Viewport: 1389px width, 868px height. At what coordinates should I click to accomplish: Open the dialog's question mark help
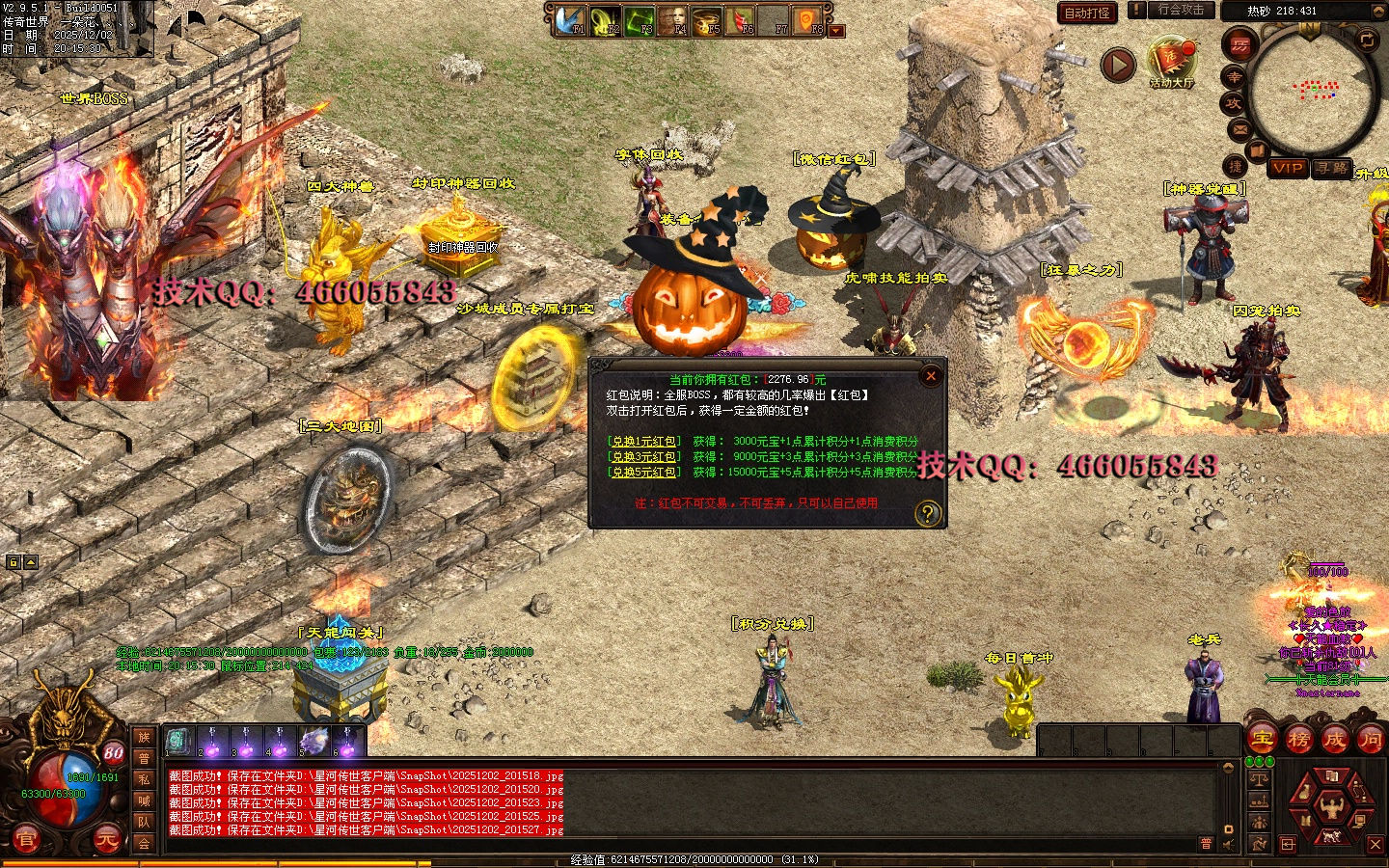(927, 513)
